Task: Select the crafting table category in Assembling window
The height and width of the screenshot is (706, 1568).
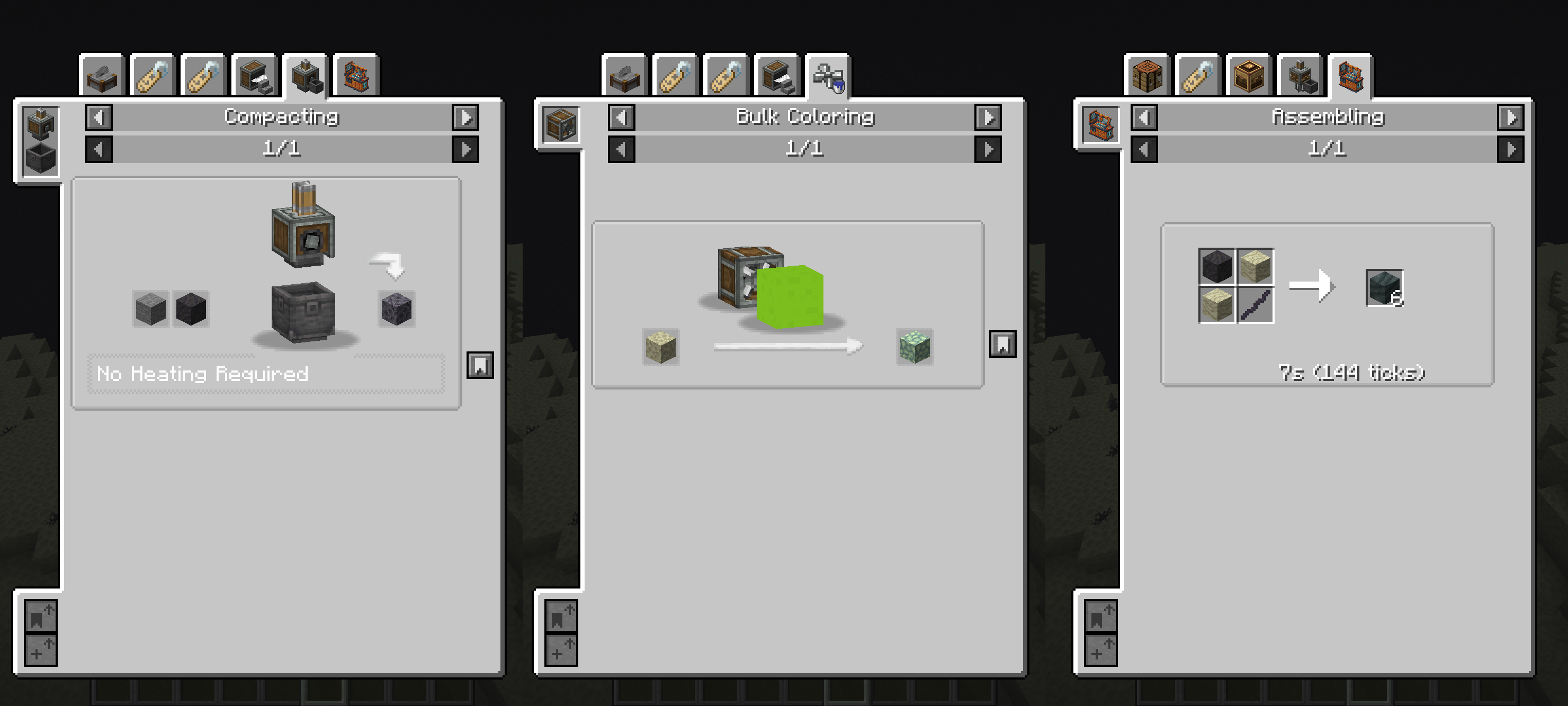Action: 1149,75
